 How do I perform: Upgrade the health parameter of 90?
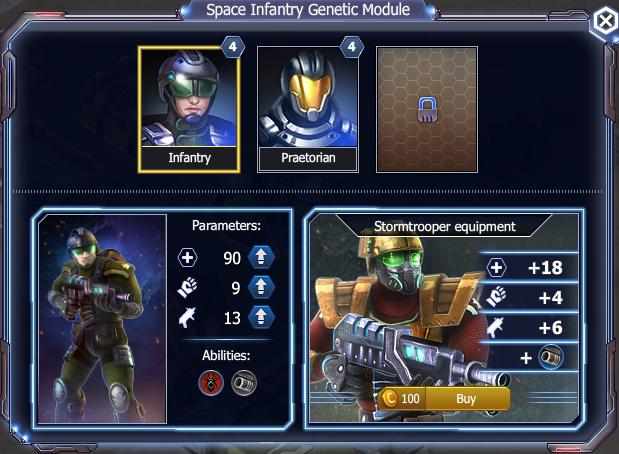[x=261, y=258]
